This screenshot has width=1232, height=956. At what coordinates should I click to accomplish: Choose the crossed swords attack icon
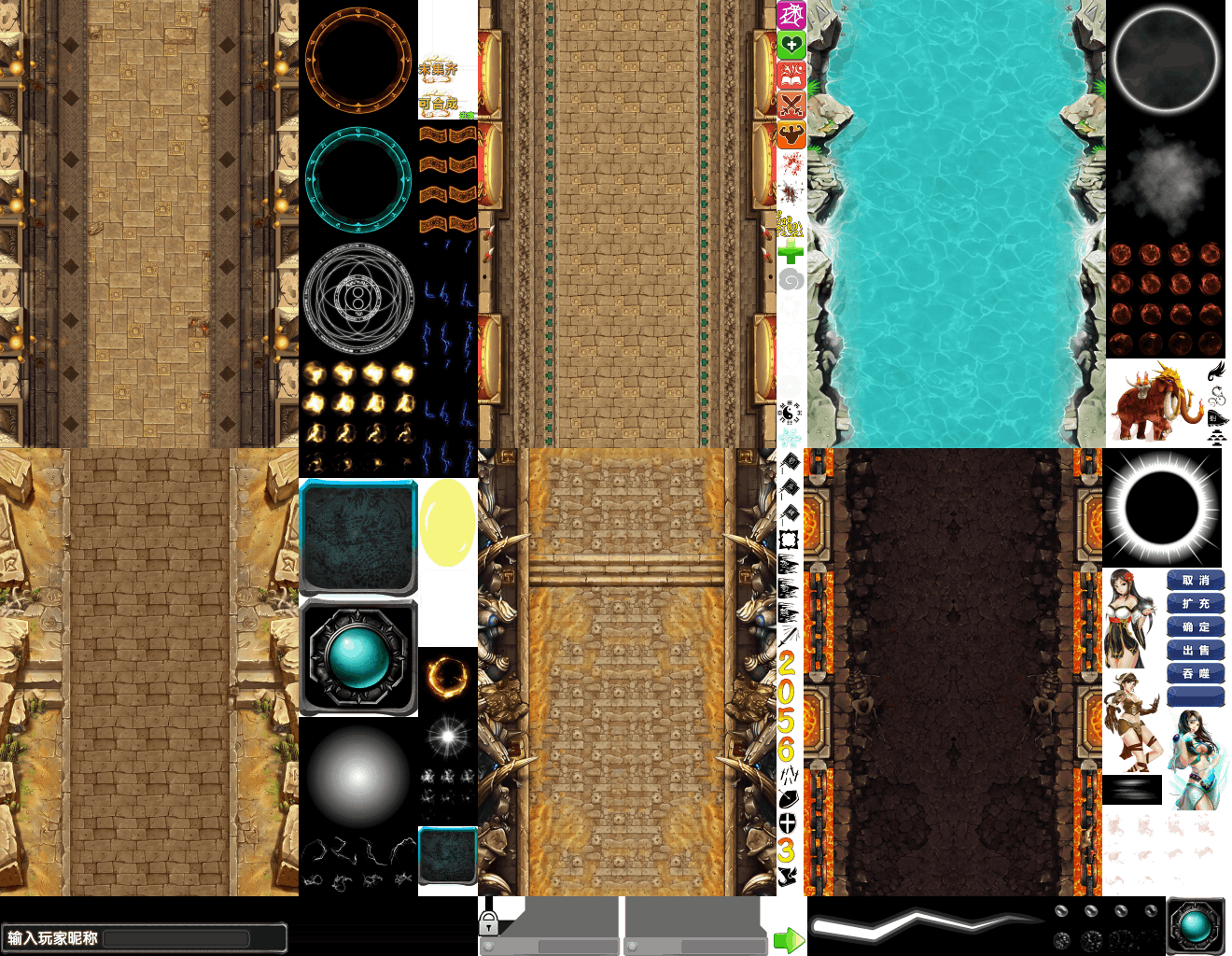(x=791, y=105)
